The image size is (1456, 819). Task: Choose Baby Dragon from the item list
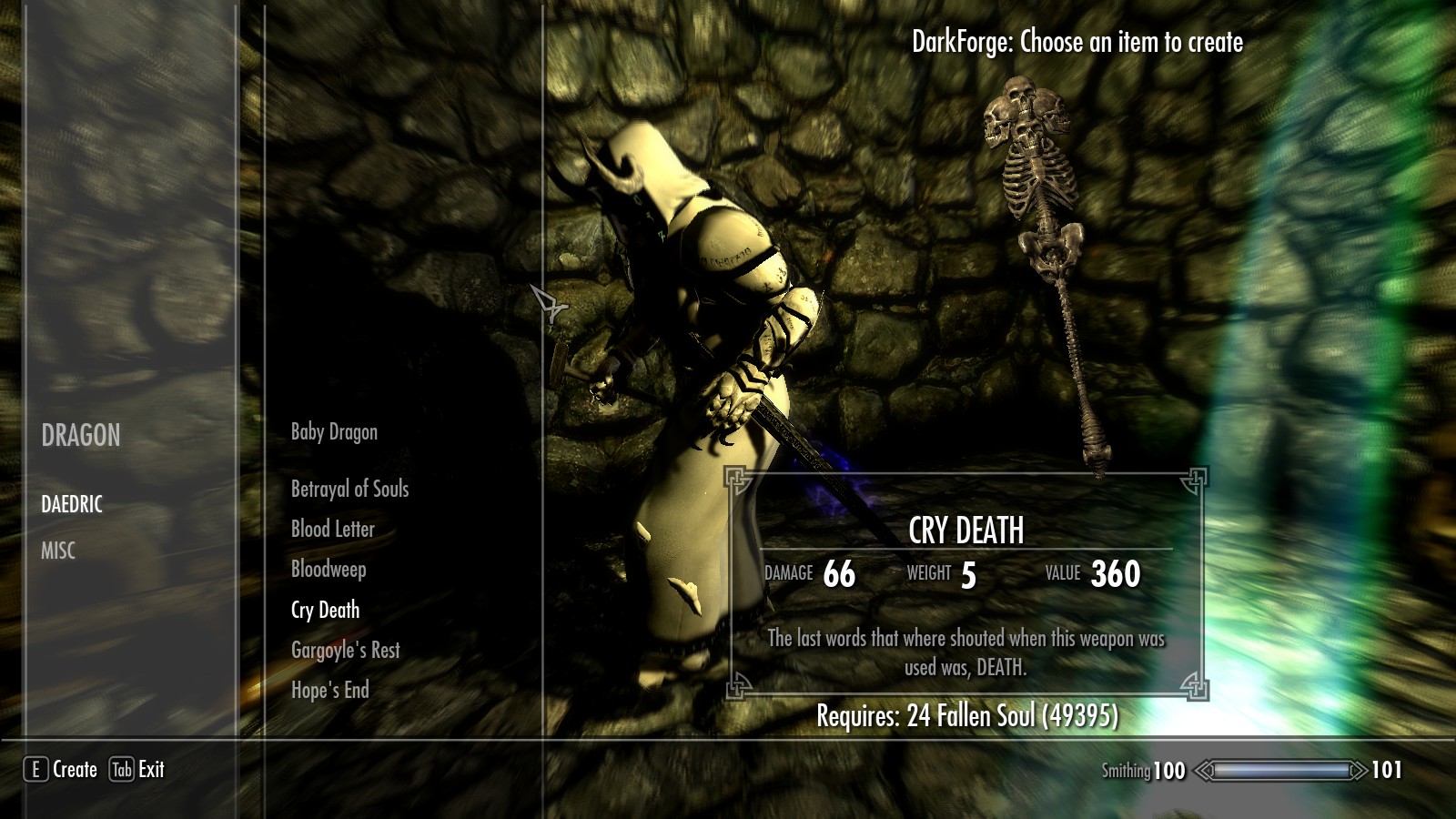pos(334,432)
